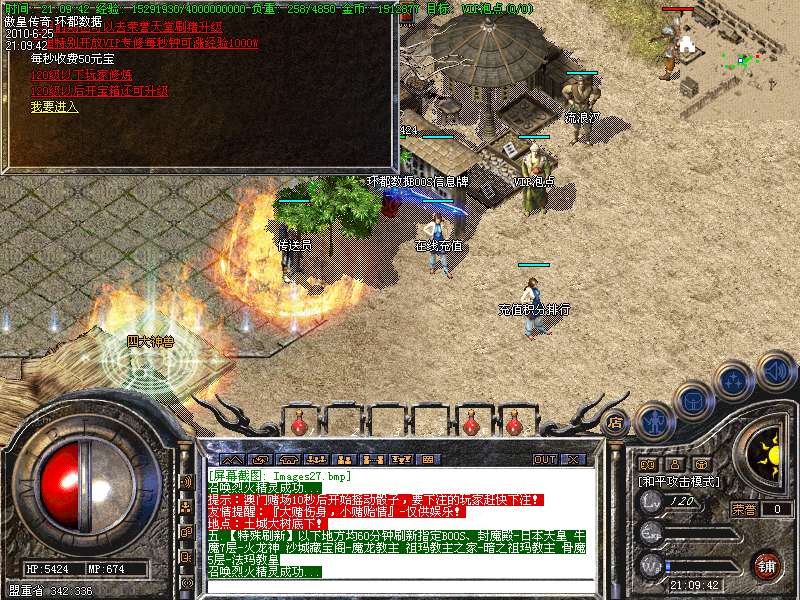Choose the yellow 我要进入 dialogue link
This screenshot has height=600, width=800.
[54, 107]
